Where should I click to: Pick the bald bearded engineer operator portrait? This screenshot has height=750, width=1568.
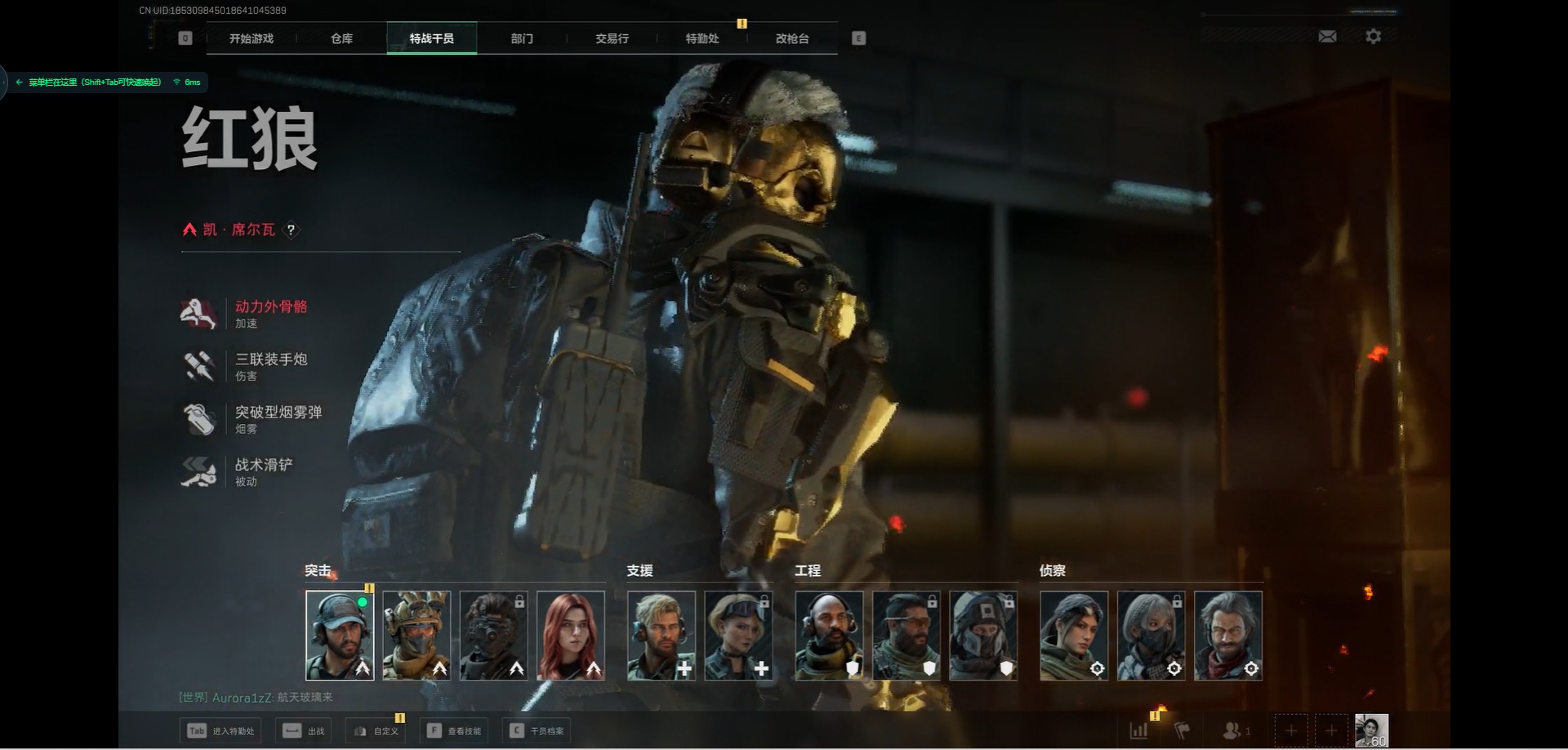point(829,636)
